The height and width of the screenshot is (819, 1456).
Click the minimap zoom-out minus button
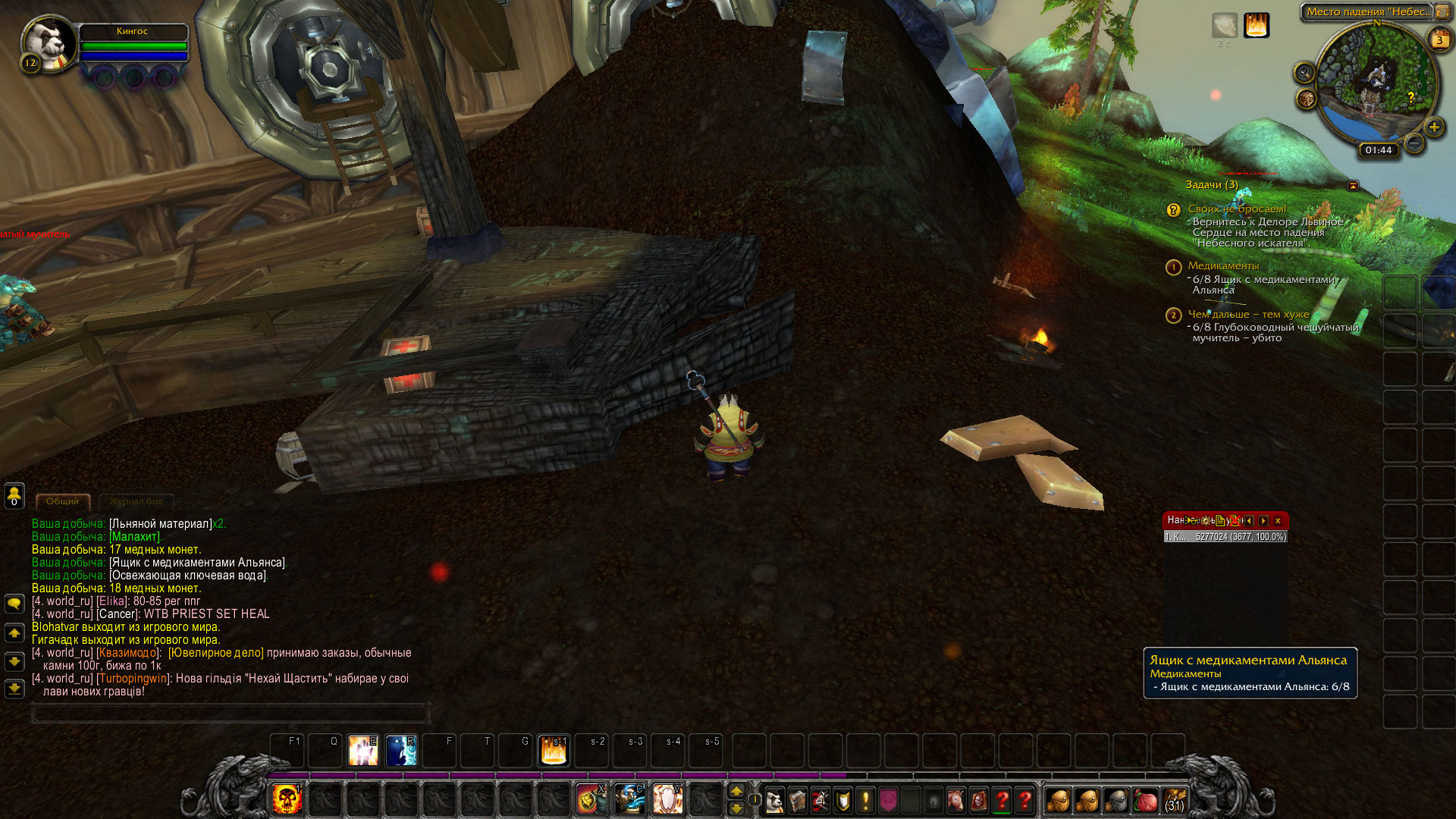[x=1414, y=143]
